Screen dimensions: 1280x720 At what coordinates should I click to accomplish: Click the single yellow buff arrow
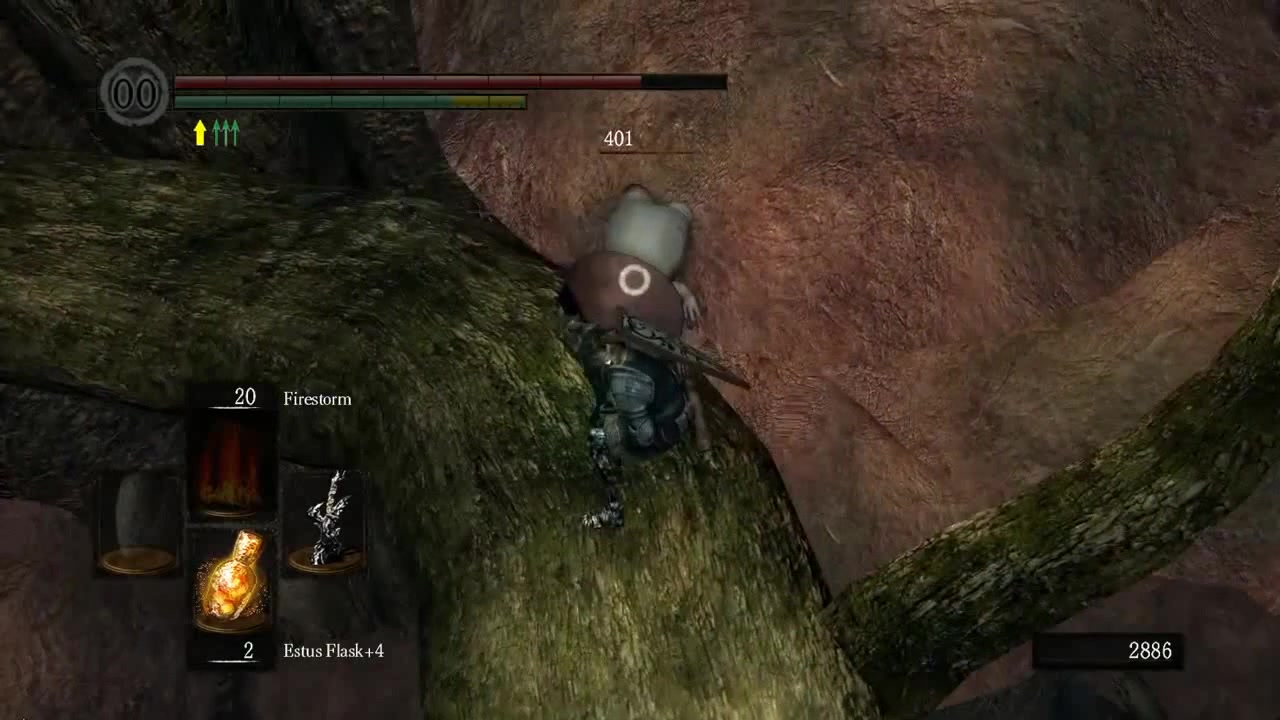click(x=201, y=131)
